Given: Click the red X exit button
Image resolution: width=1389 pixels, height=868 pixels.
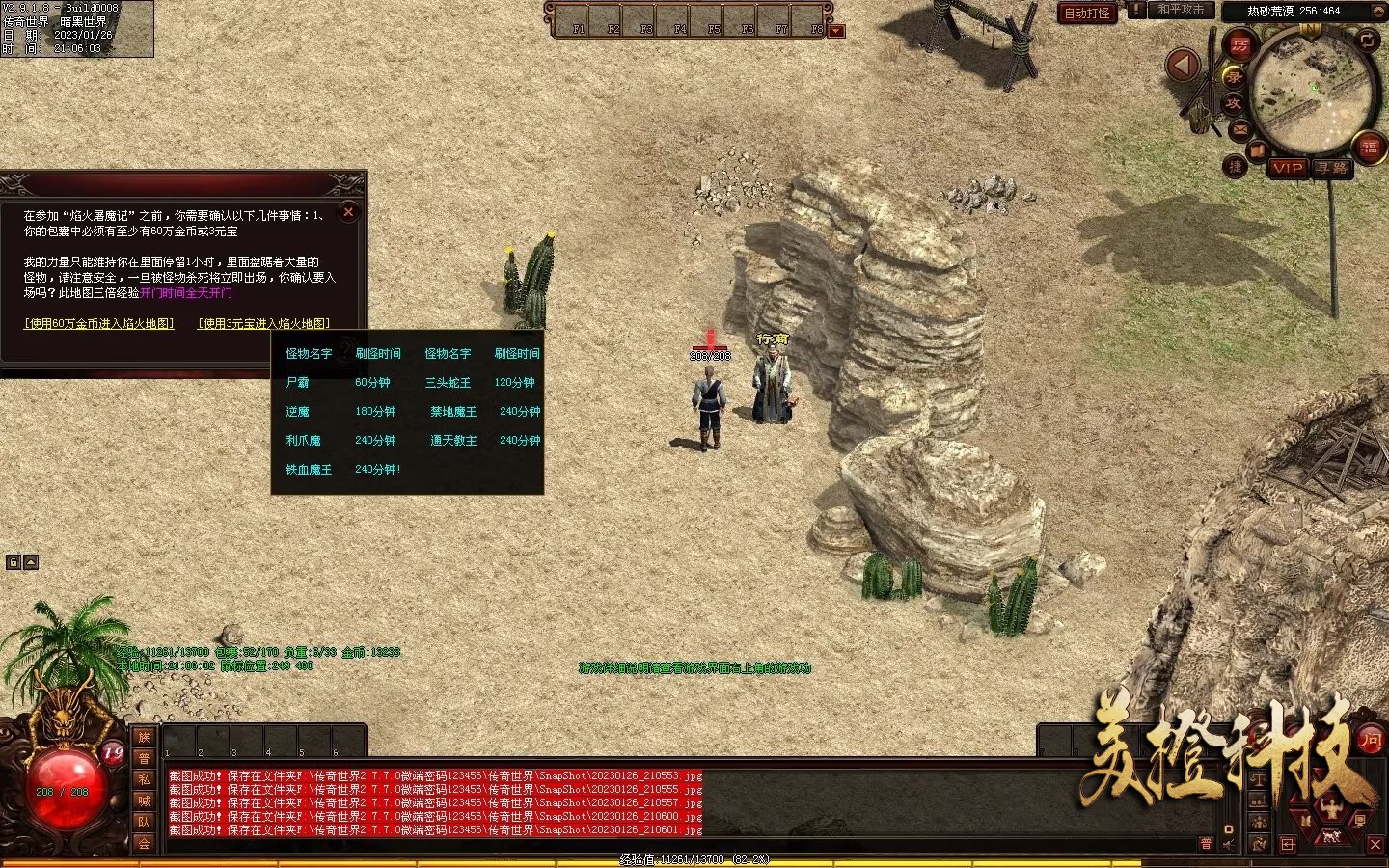Looking at the screenshot, I should pyautogui.click(x=1375, y=845).
